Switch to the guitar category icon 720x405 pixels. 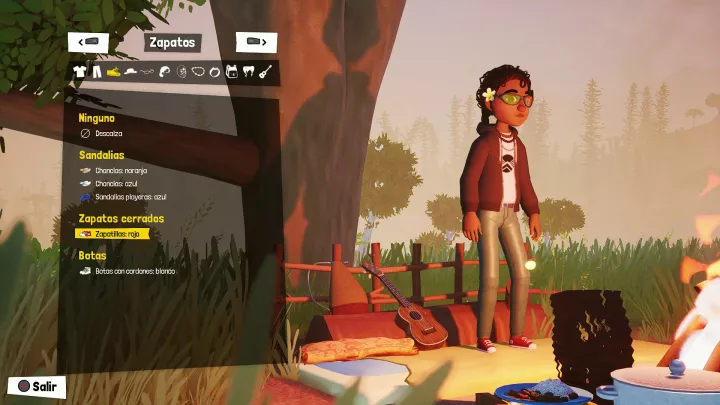tap(267, 72)
